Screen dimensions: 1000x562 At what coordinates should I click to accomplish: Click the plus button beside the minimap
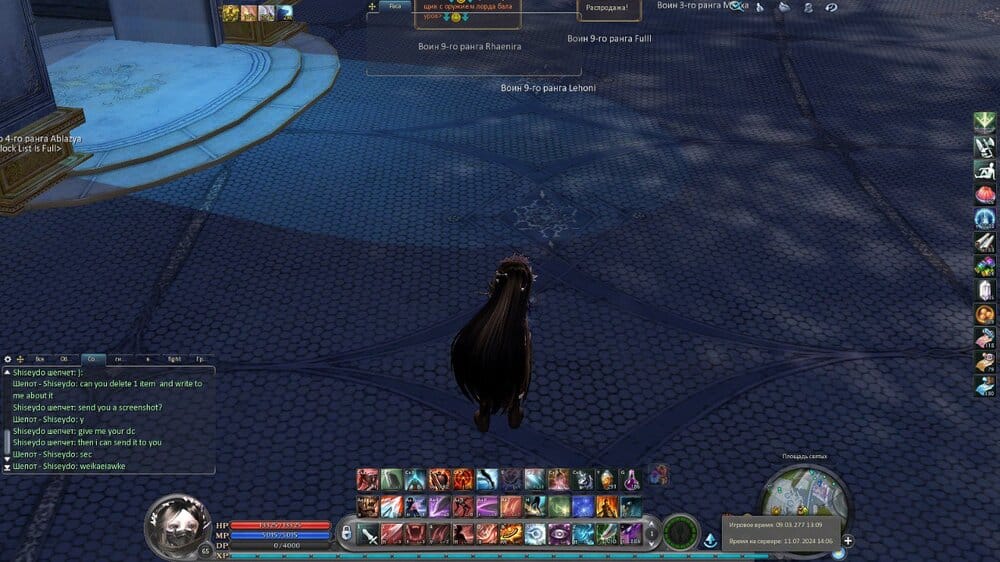point(848,541)
